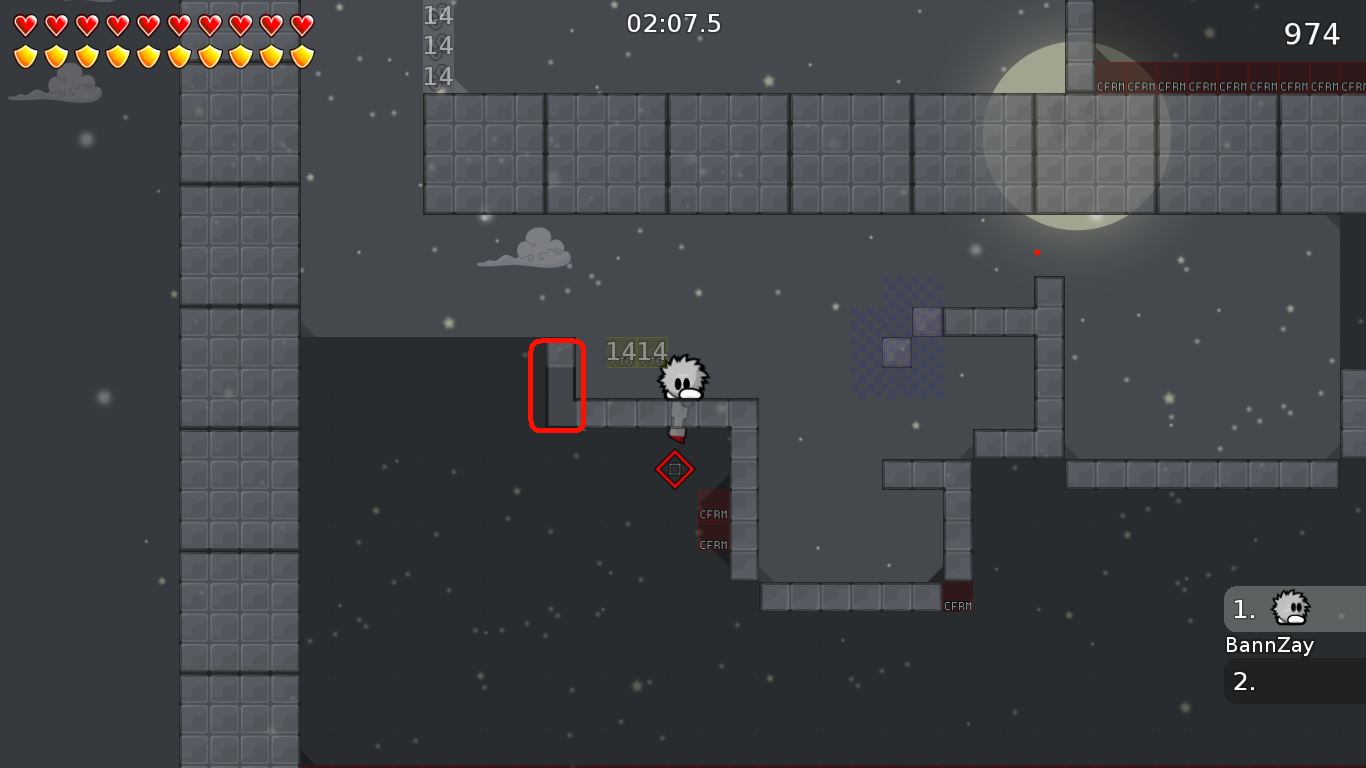Viewport: 1366px width, 768px height.
Task: Select the BannZay name on the scoreboard
Action: pyautogui.click(x=1269, y=645)
